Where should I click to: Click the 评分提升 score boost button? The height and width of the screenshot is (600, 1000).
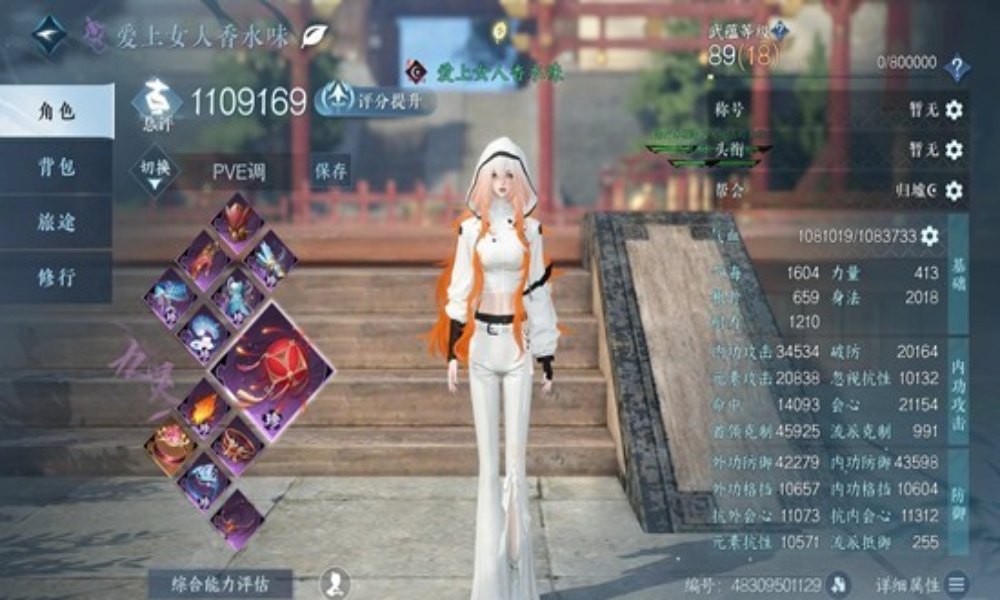tap(375, 98)
